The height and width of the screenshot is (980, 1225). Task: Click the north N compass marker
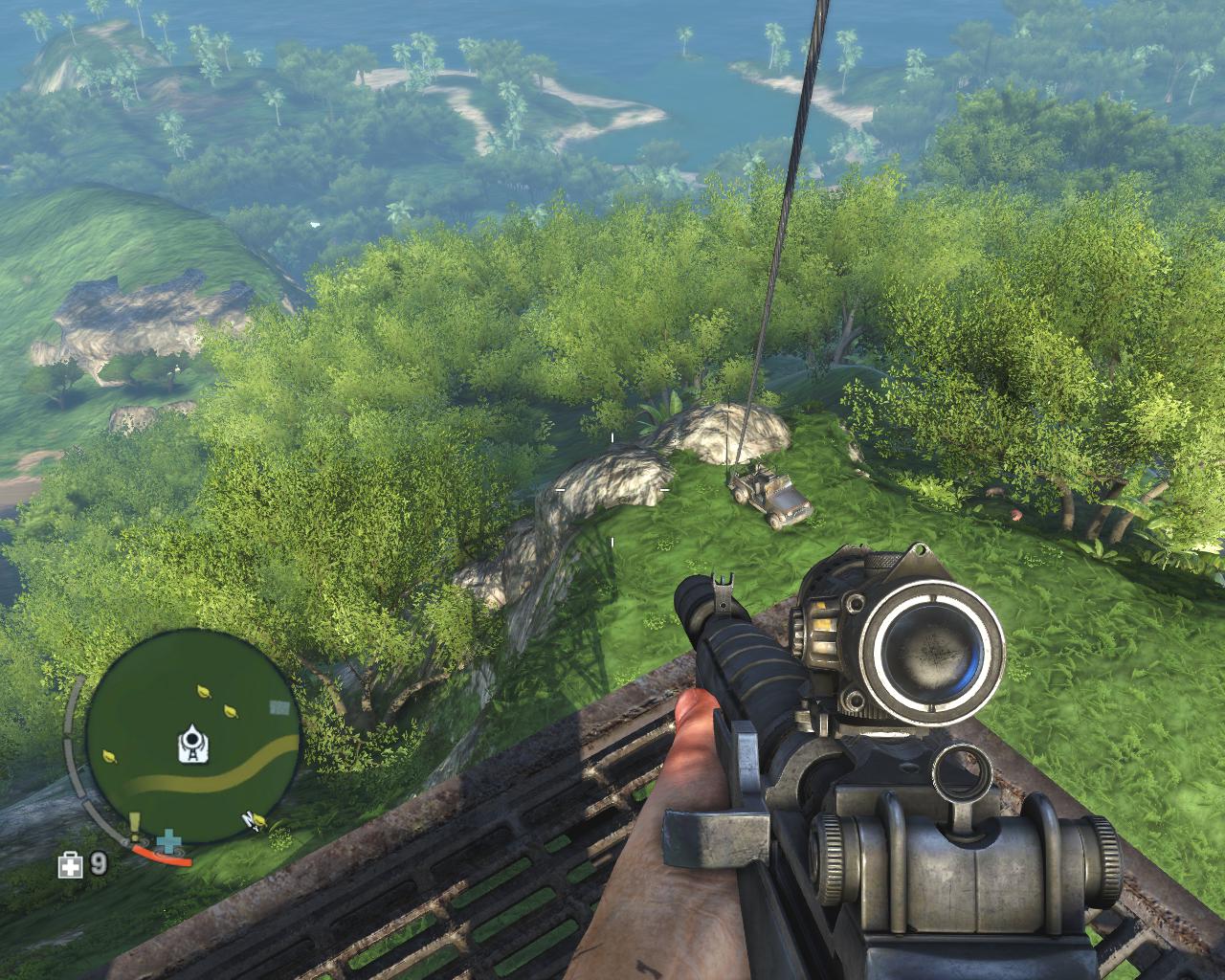248,818
